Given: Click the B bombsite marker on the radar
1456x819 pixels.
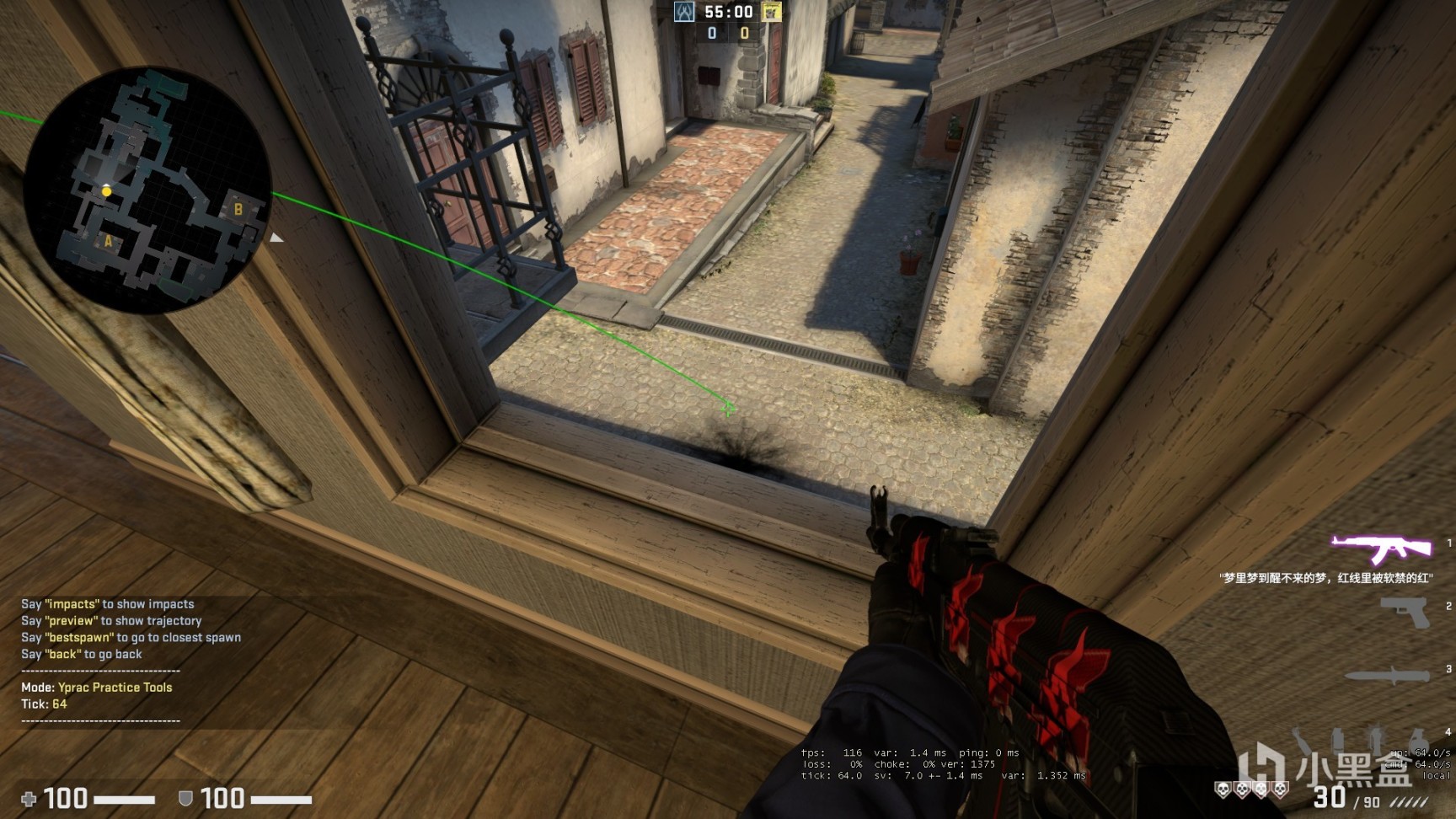Looking at the screenshot, I should tap(238, 207).
